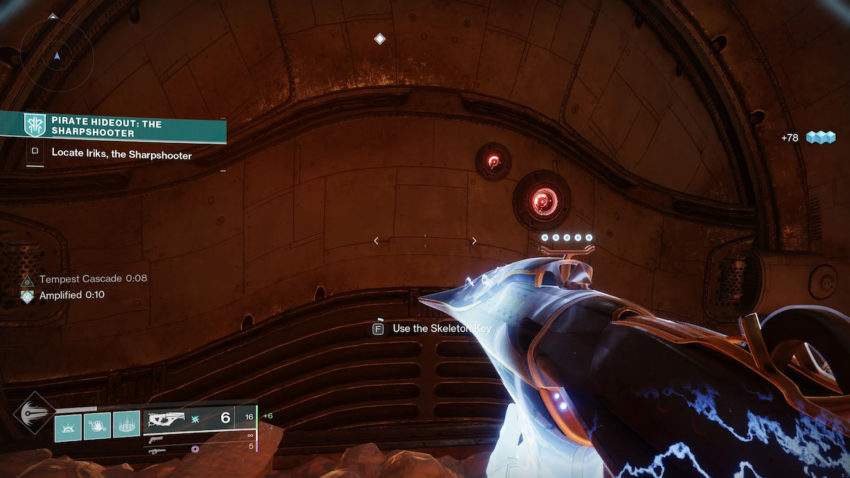850x478 pixels.
Task: Activate the first ability icon beside the Super
Action: [x=68, y=426]
